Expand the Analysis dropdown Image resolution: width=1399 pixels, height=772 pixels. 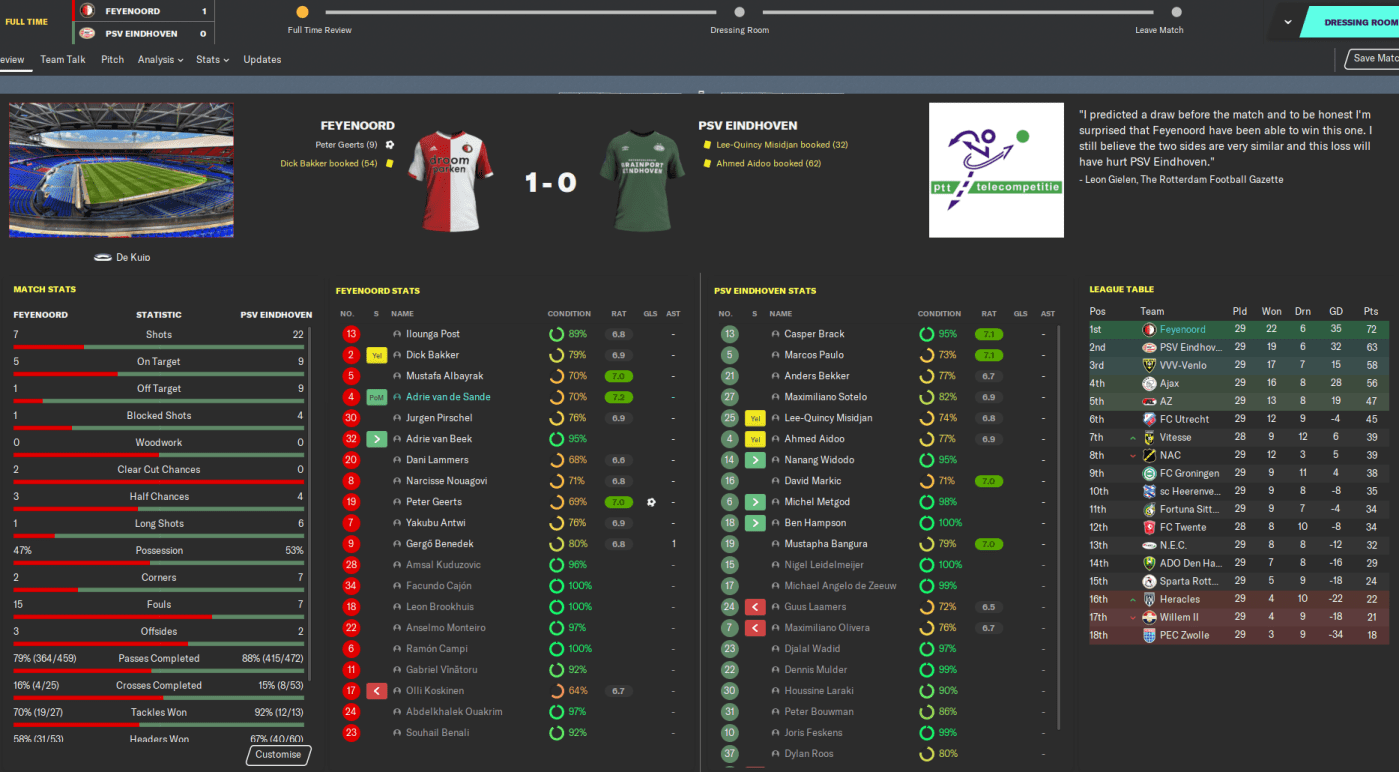point(160,59)
